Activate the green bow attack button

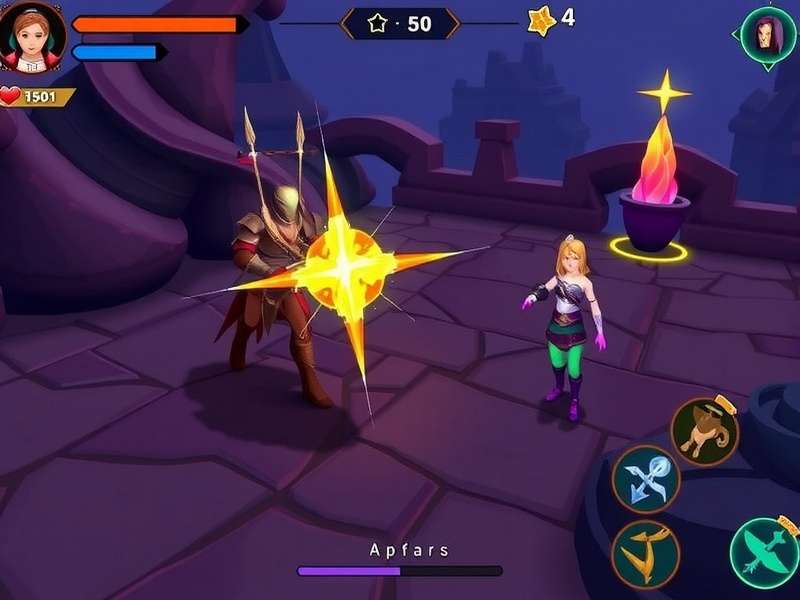(765, 552)
